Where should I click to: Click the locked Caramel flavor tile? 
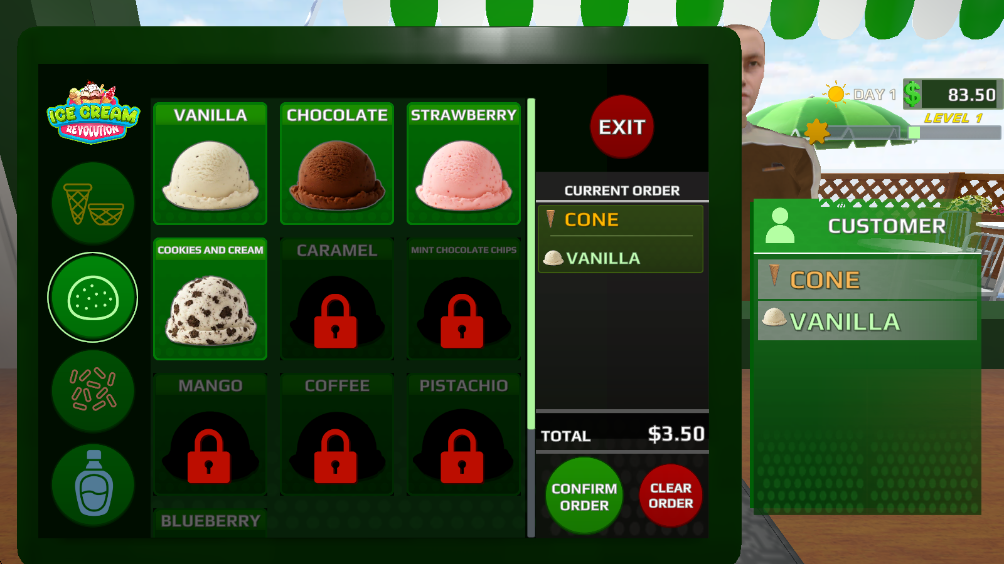[x=337, y=299]
